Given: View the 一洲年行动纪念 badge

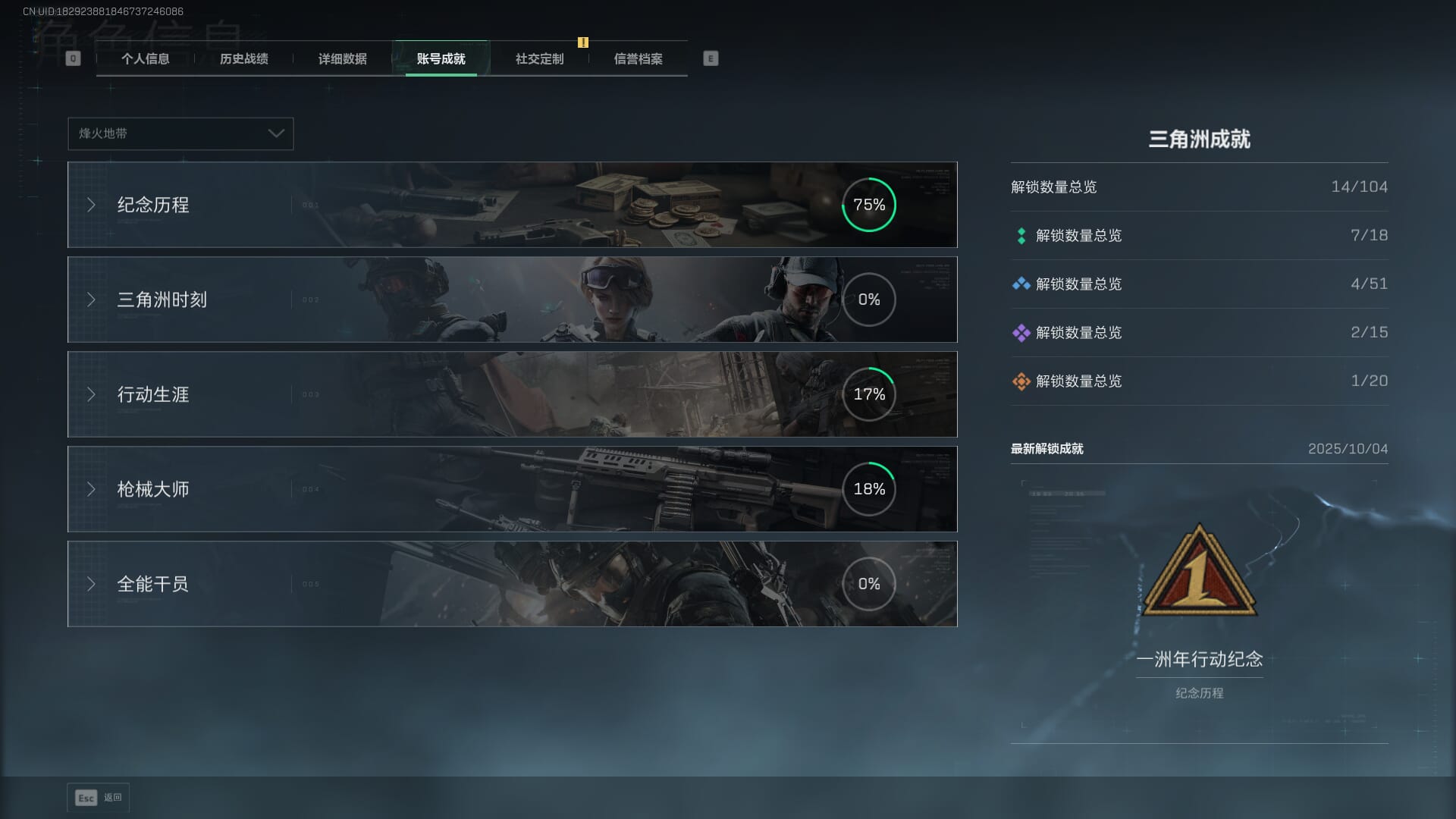Looking at the screenshot, I should click(x=1199, y=573).
